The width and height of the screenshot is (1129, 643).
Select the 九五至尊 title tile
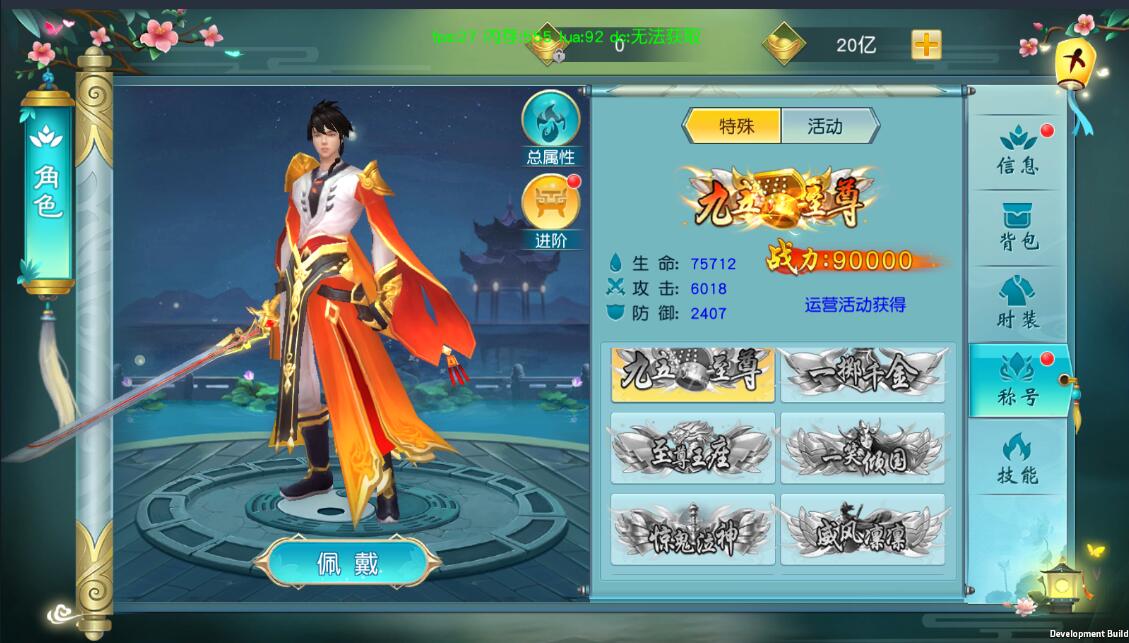click(x=692, y=373)
